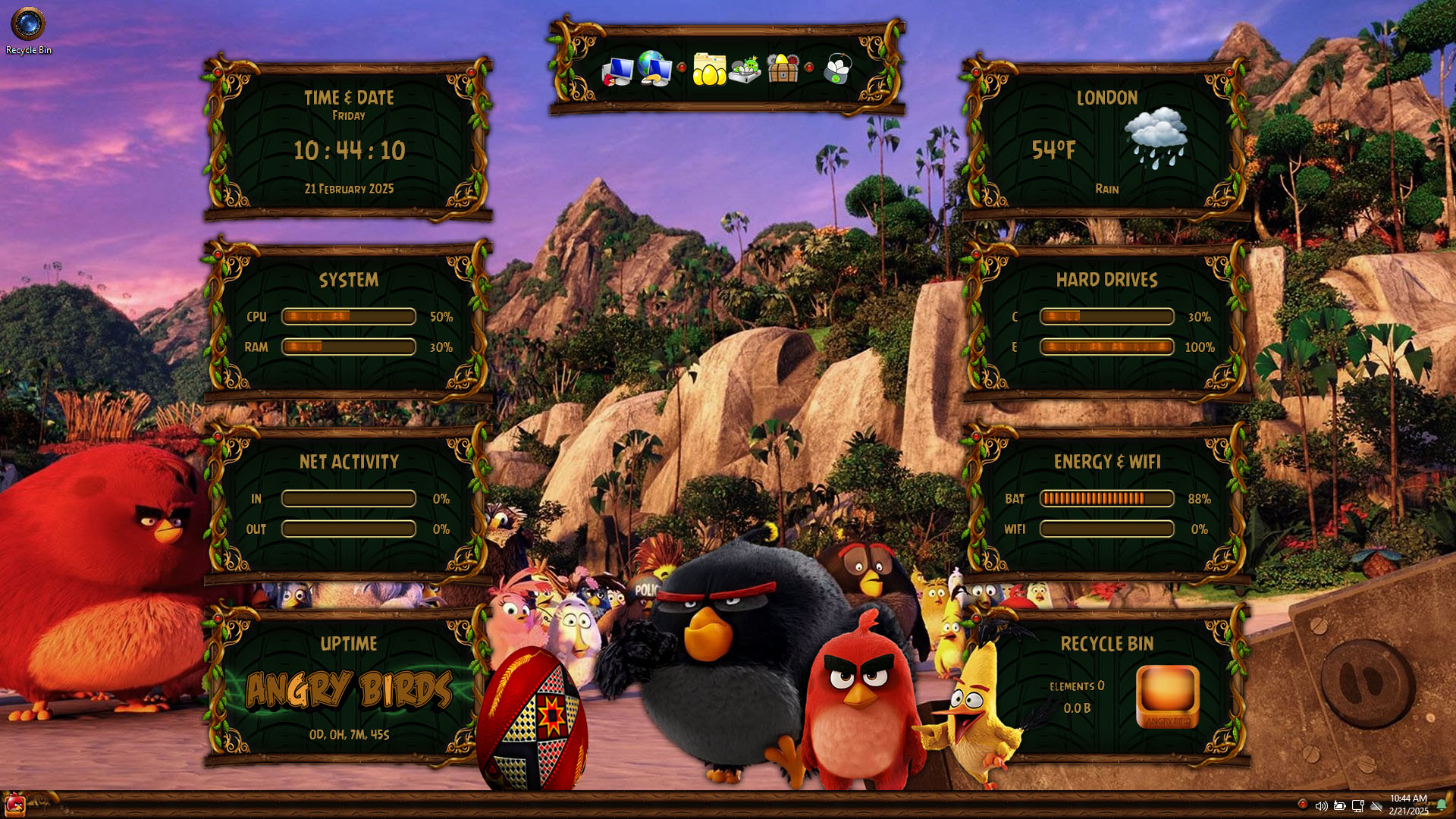The height and width of the screenshot is (819, 1456).
Task: Open the egg bucket recycle icon in dock
Action: pyautogui.click(x=837, y=69)
